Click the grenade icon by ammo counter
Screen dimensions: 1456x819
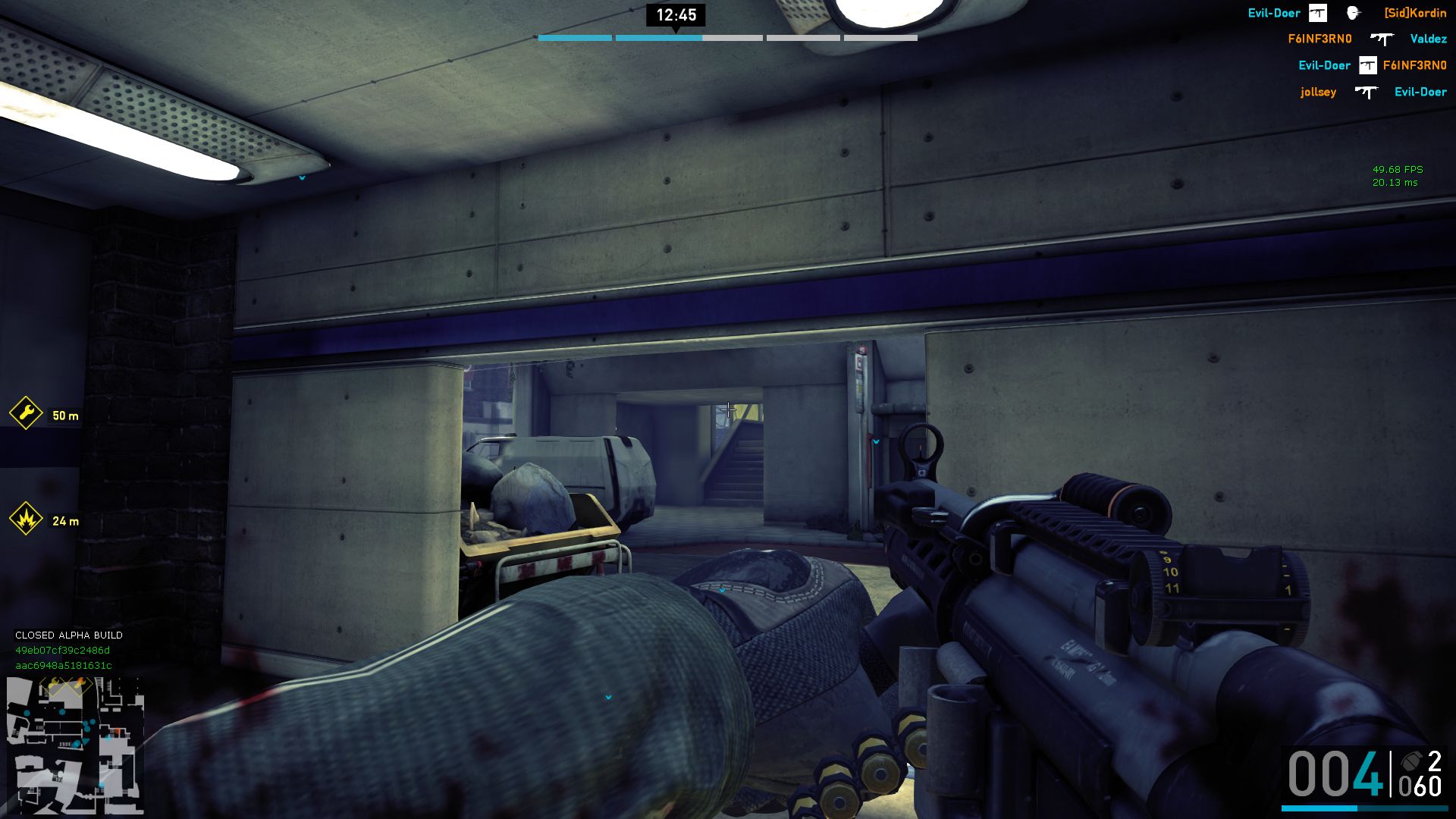(1410, 761)
